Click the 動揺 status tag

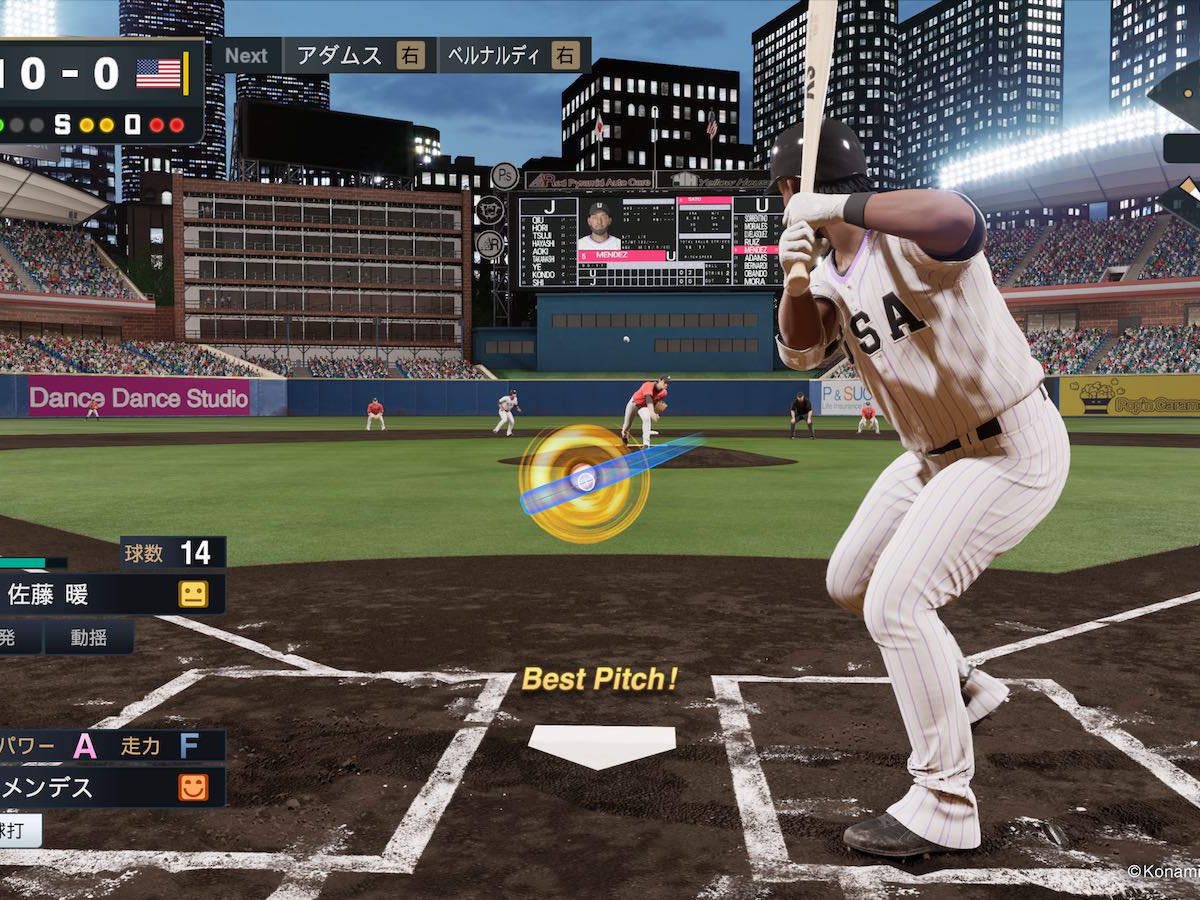(x=89, y=637)
